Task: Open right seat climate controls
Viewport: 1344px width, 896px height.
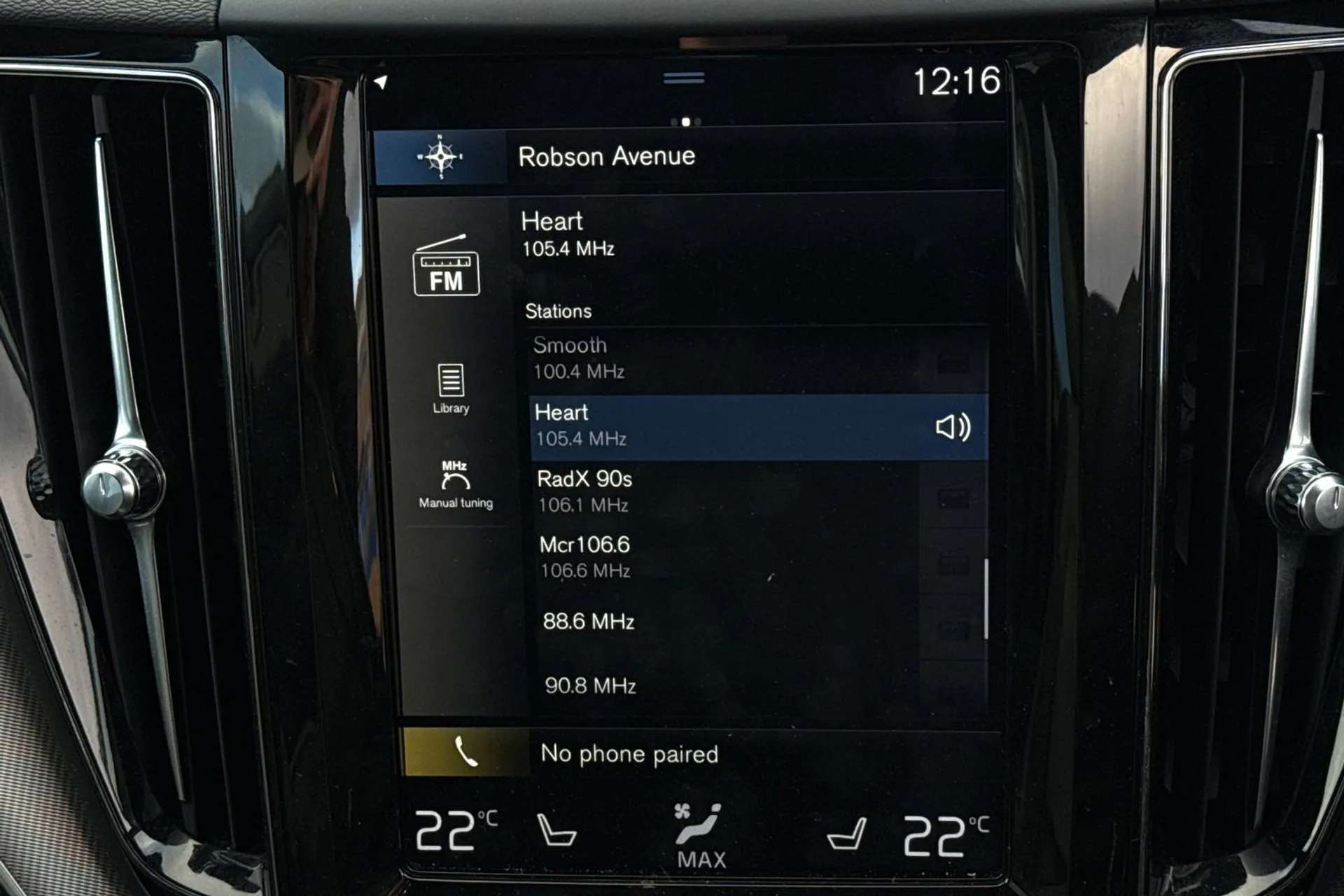Action: coord(847,834)
